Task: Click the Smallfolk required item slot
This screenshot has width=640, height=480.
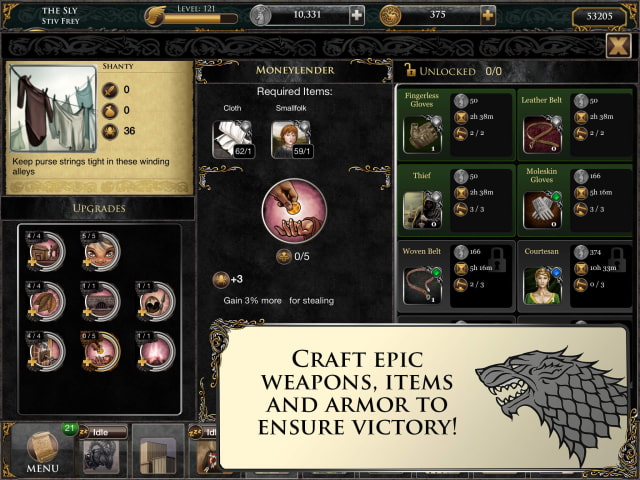Action: [x=290, y=140]
